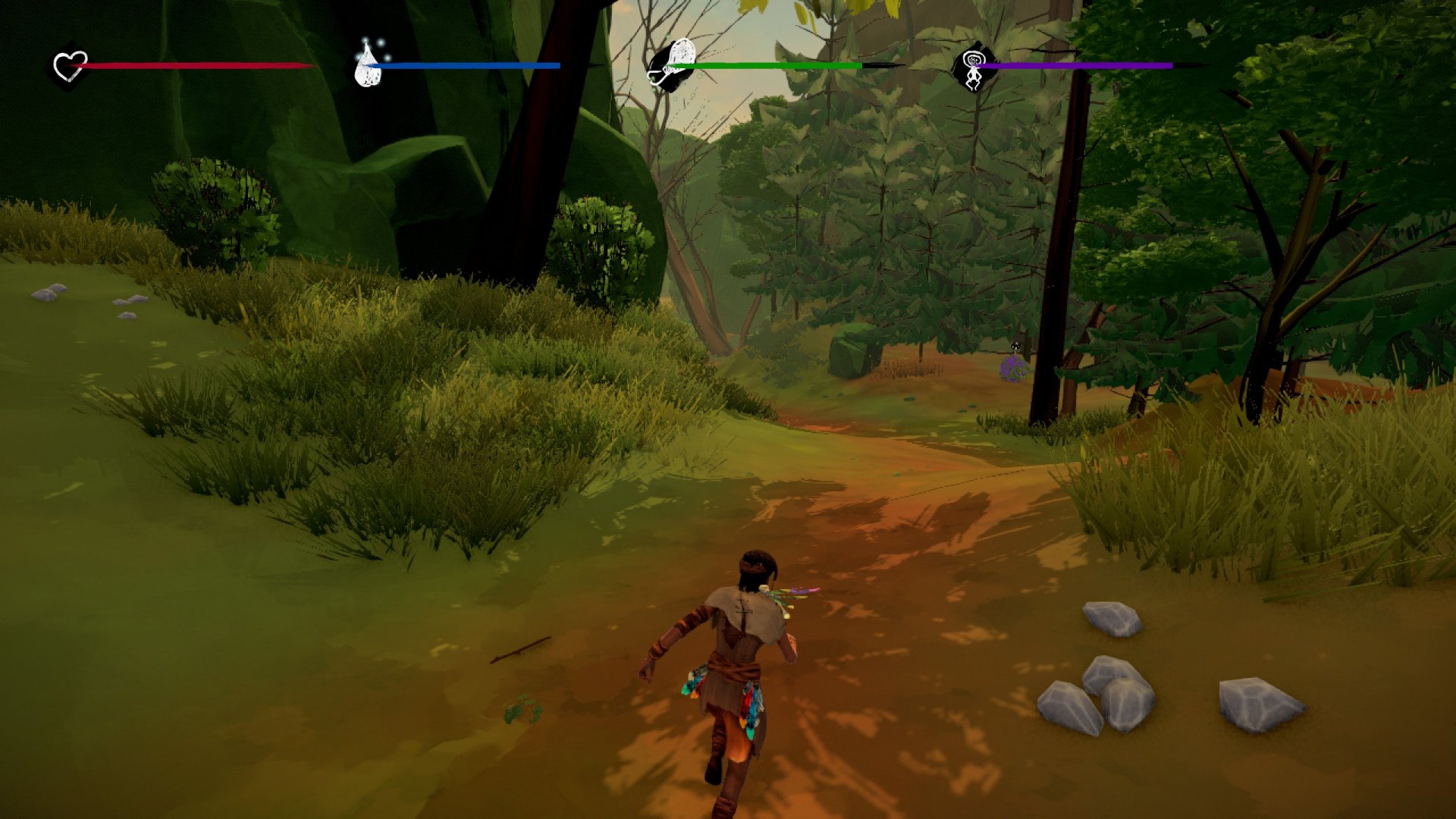Click the heart health icon

[x=70, y=66]
